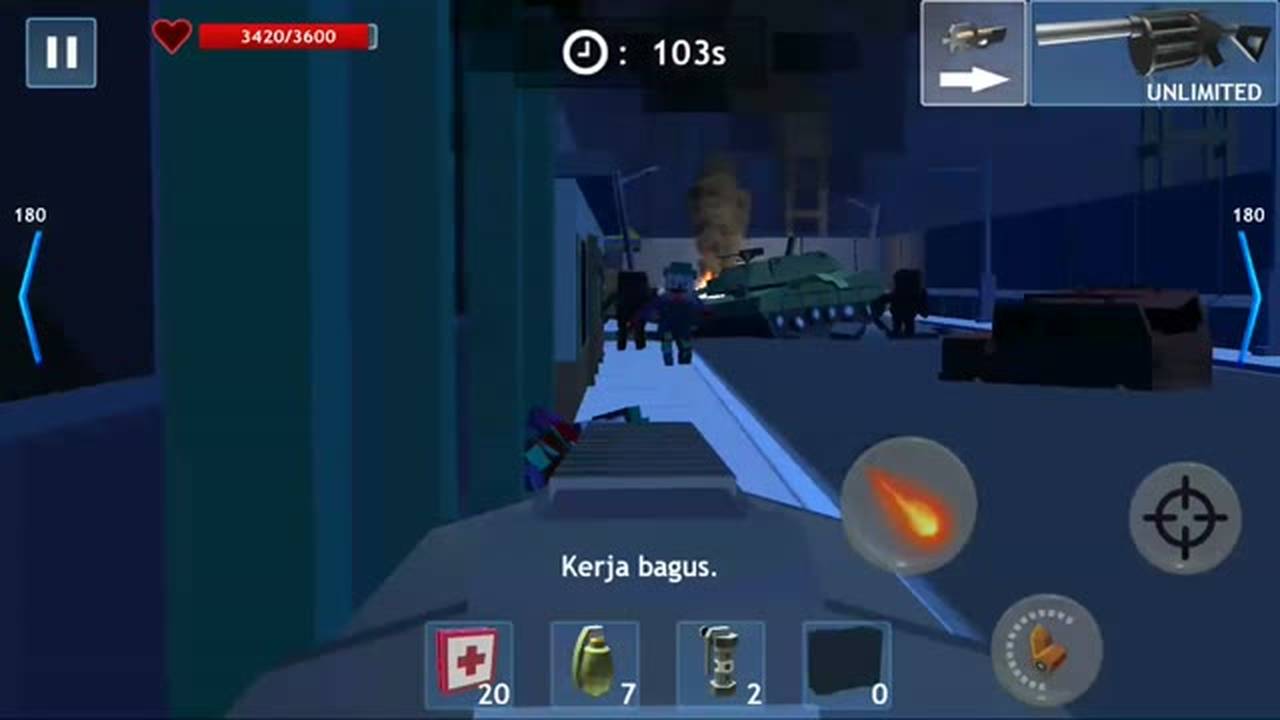The width and height of the screenshot is (1280, 720).
Task: Tap the crosshair aim icon
Action: 1185,518
